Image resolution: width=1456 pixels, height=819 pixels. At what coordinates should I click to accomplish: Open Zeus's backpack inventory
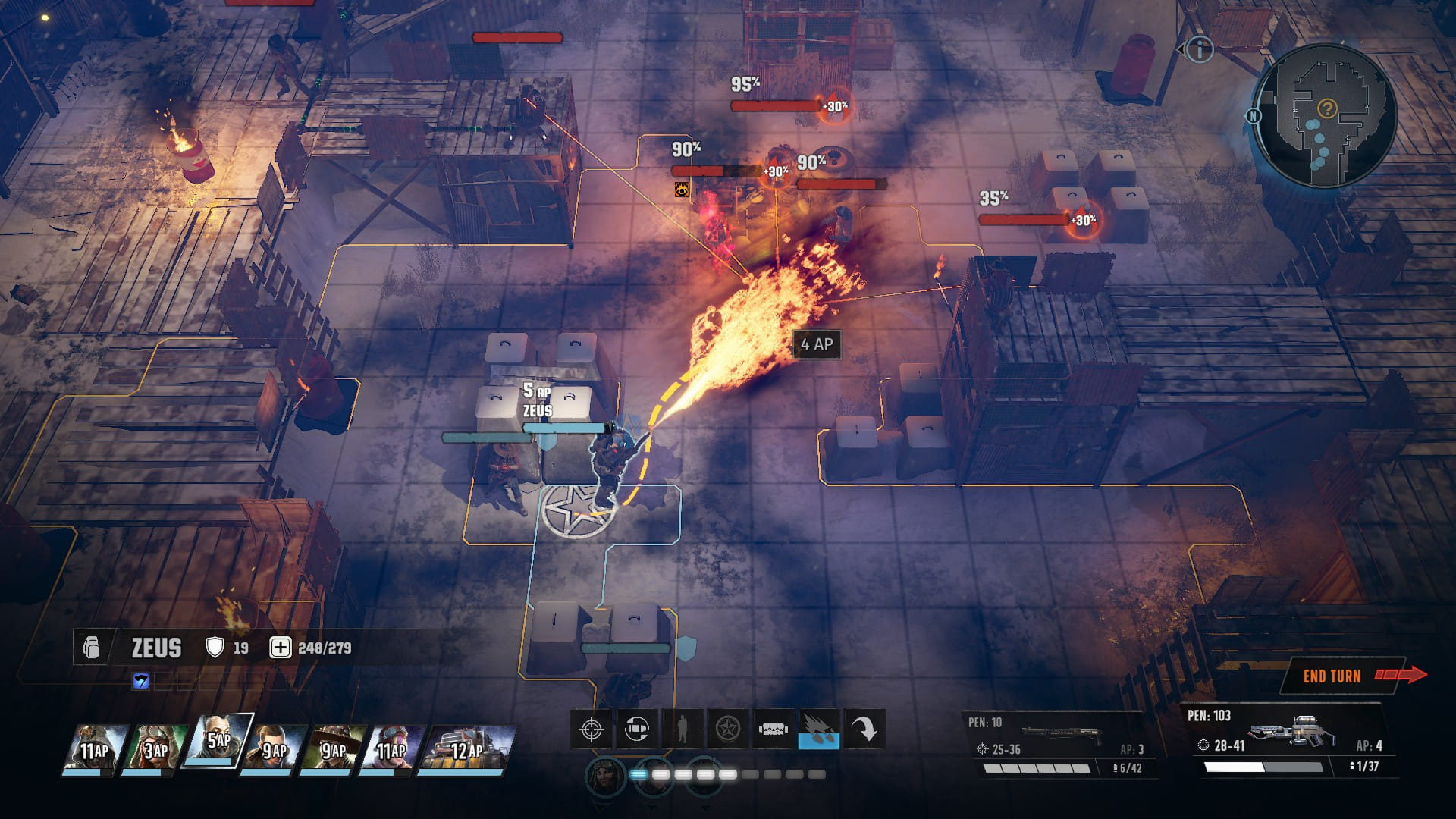pyautogui.click(x=92, y=648)
